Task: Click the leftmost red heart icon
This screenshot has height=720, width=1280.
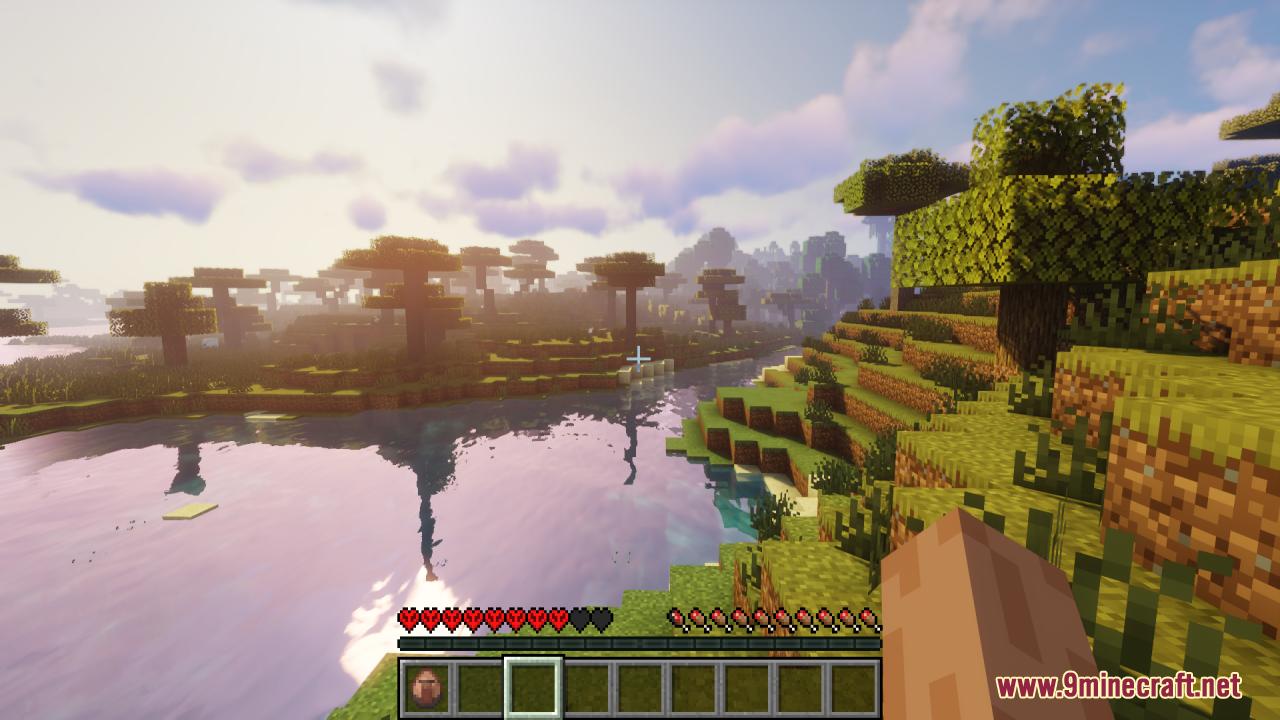Action: coord(410,618)
